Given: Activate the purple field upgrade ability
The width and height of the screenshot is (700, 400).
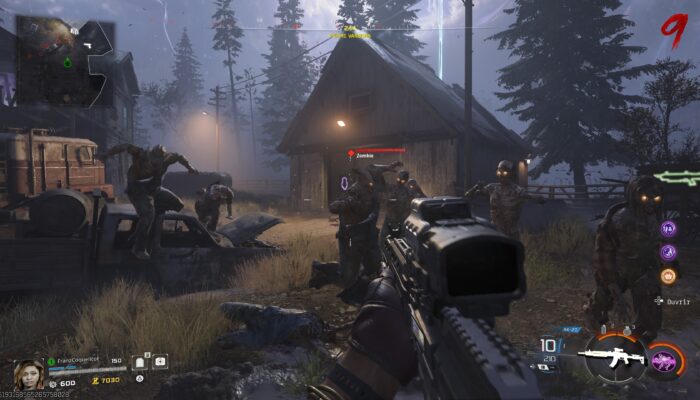Looking at the screenshot, I should [662, 360].
